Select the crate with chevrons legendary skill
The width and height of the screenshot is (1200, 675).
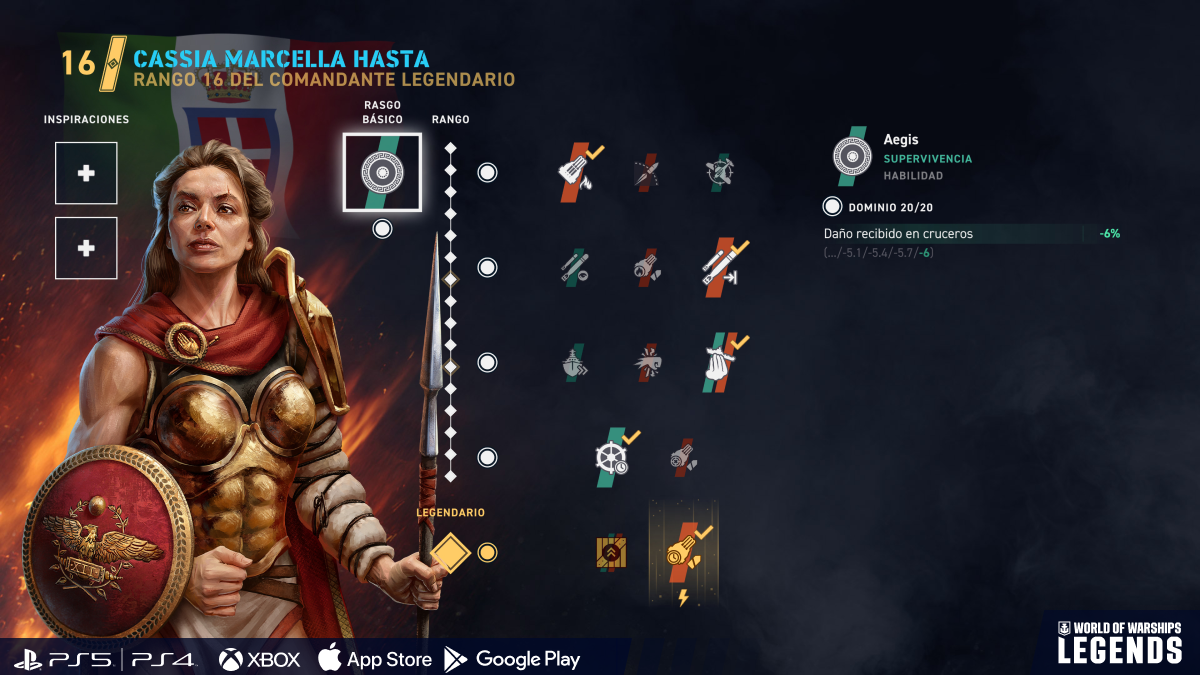pyautogui.click(x=611, y=552)
